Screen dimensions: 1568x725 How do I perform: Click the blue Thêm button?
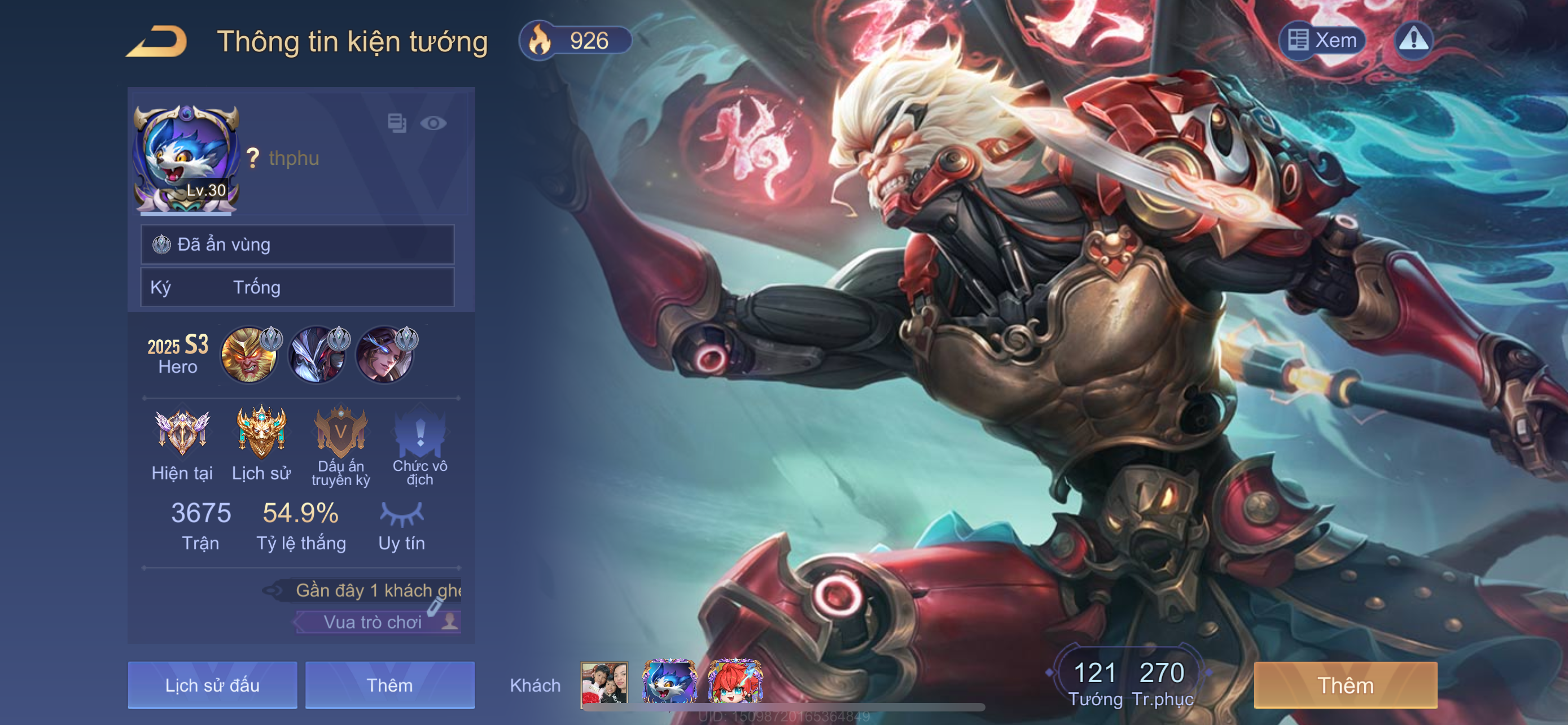[389, 685]
